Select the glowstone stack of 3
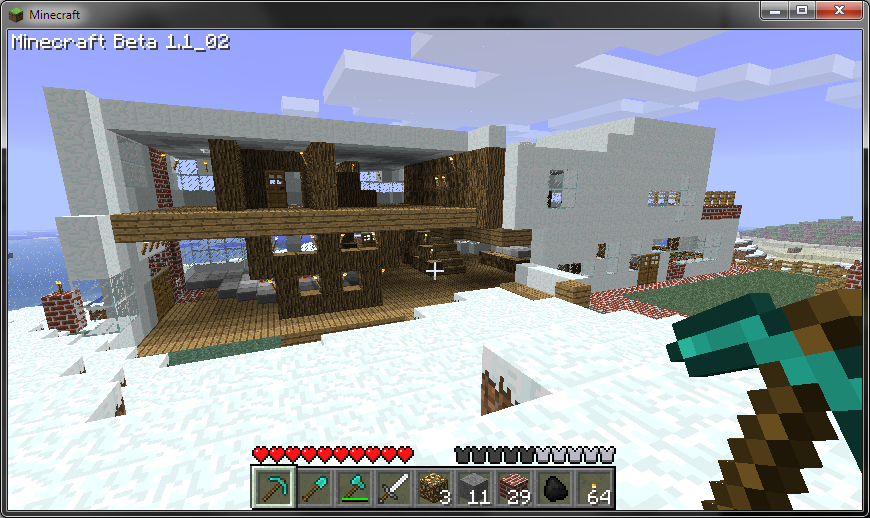 click(433, 488)
